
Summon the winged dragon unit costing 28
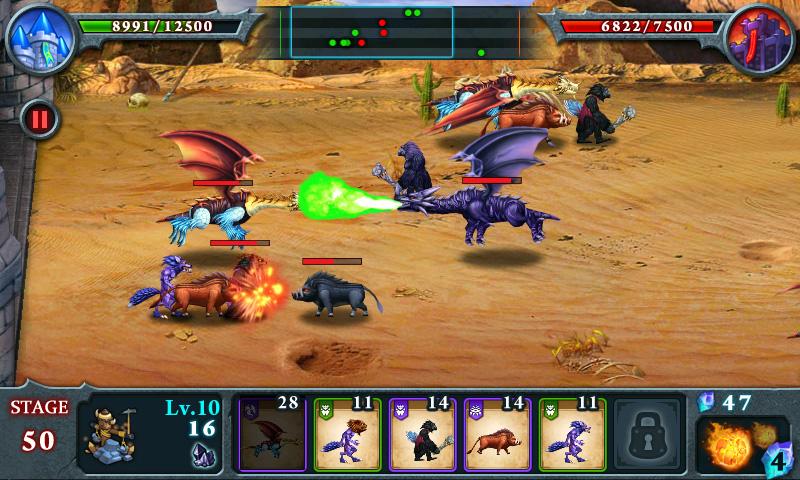(270, 434)
